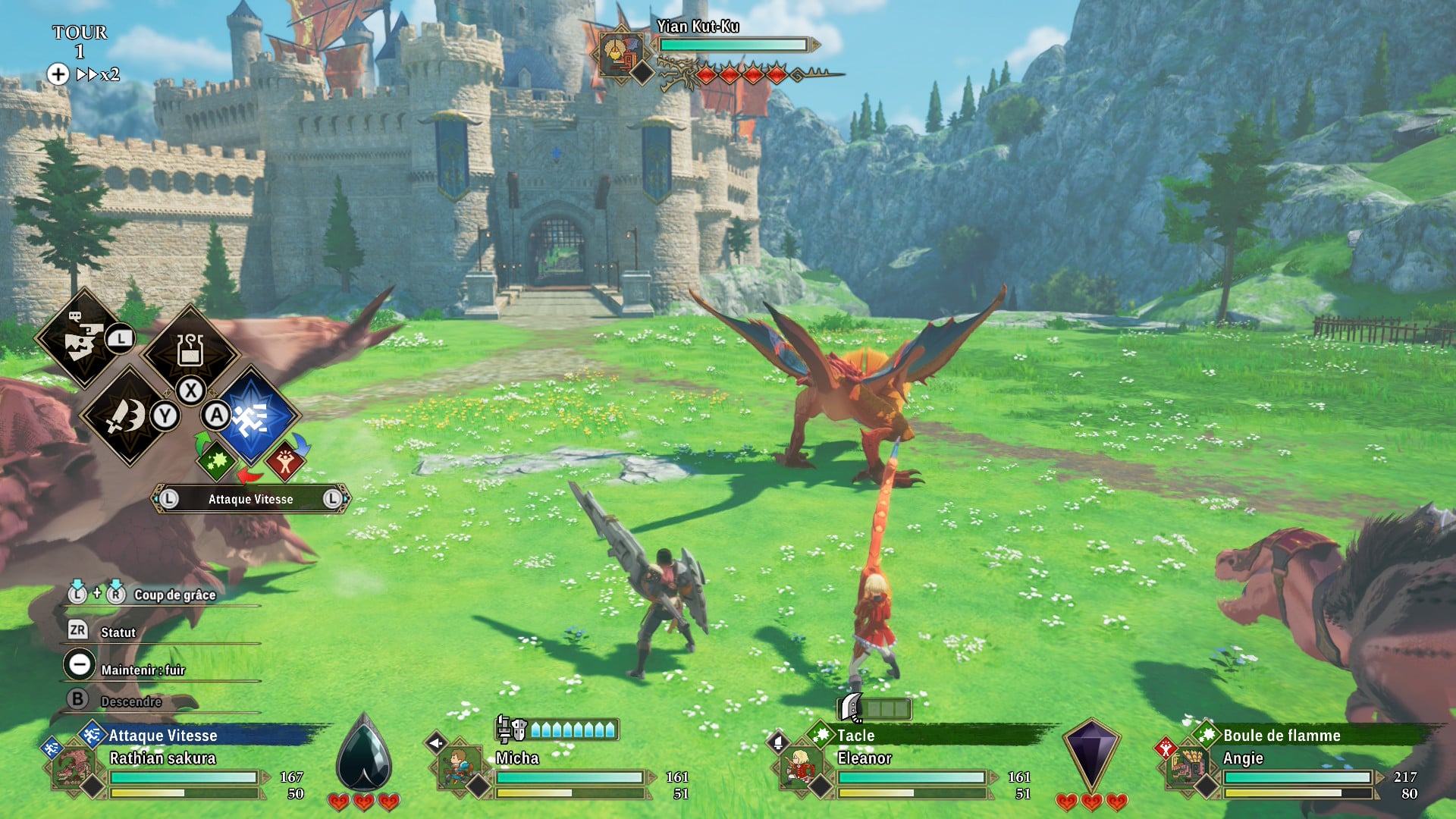
Task: Open the item pouch command diamond
Action: coord(190,351)
